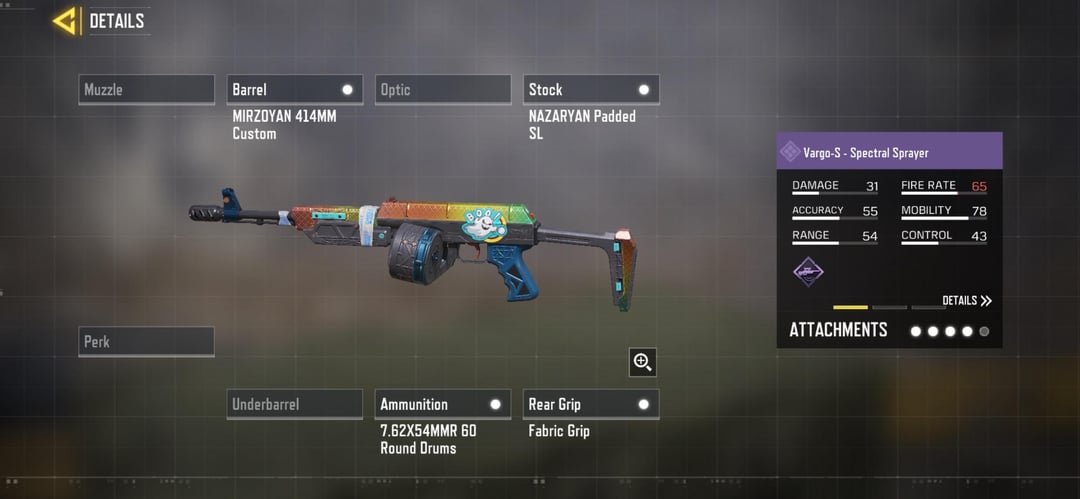Open the empty Perk slot
Screen dimensions: 1080x499
(146, 342)
